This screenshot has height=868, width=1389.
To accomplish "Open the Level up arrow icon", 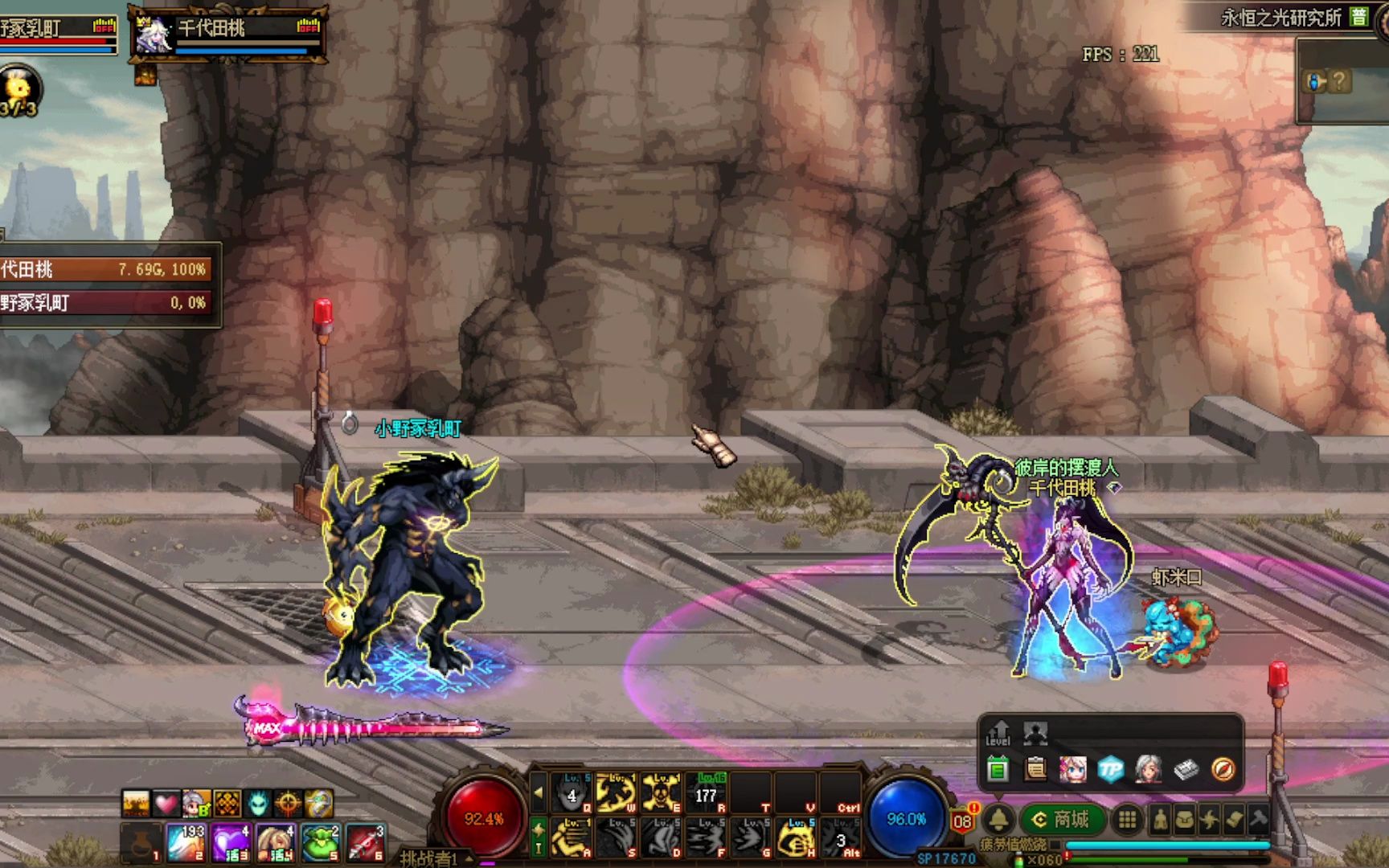I will [x=998, y=732].
